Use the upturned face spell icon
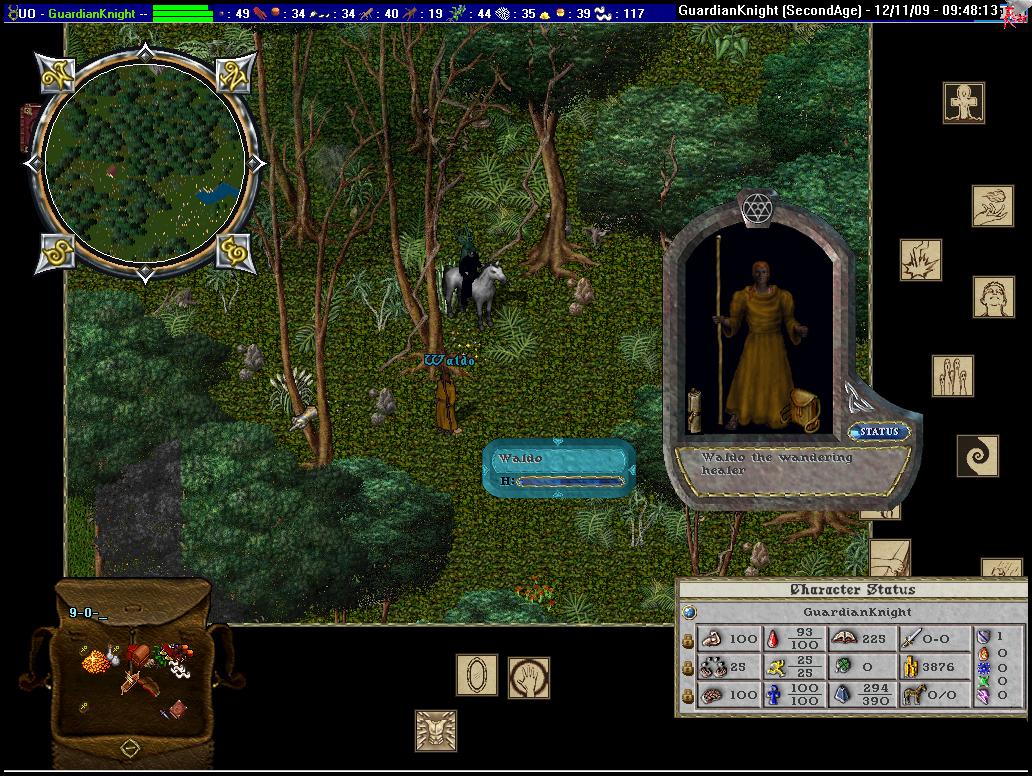1032x776 pixels. 994,297
